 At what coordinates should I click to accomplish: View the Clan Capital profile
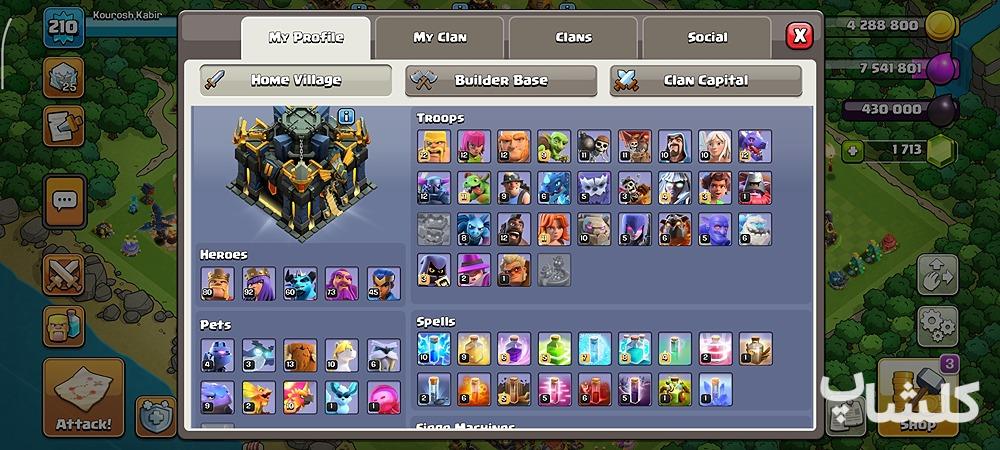click(706, 80)
